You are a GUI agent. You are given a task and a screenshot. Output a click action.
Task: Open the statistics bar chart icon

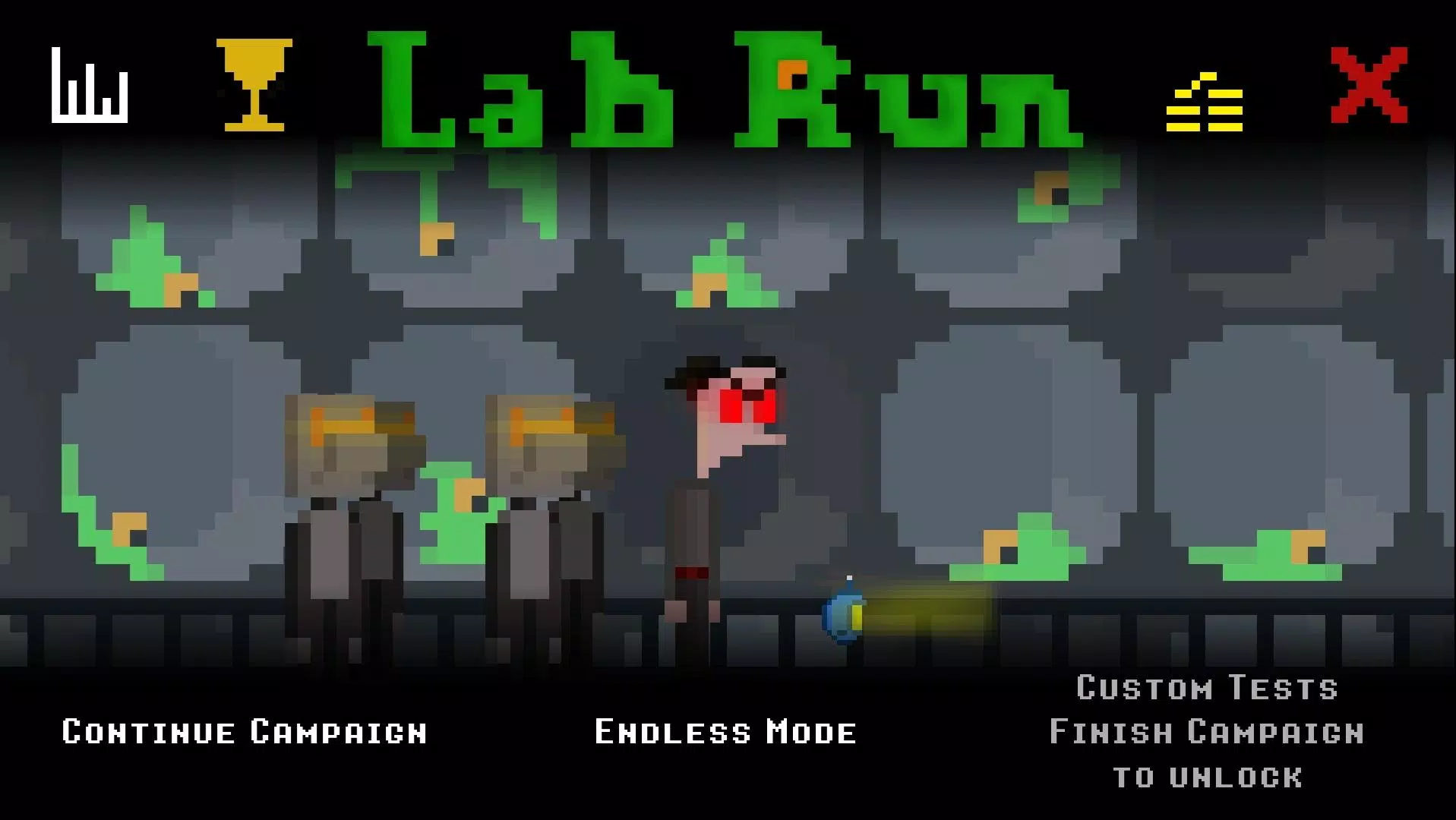89,85
